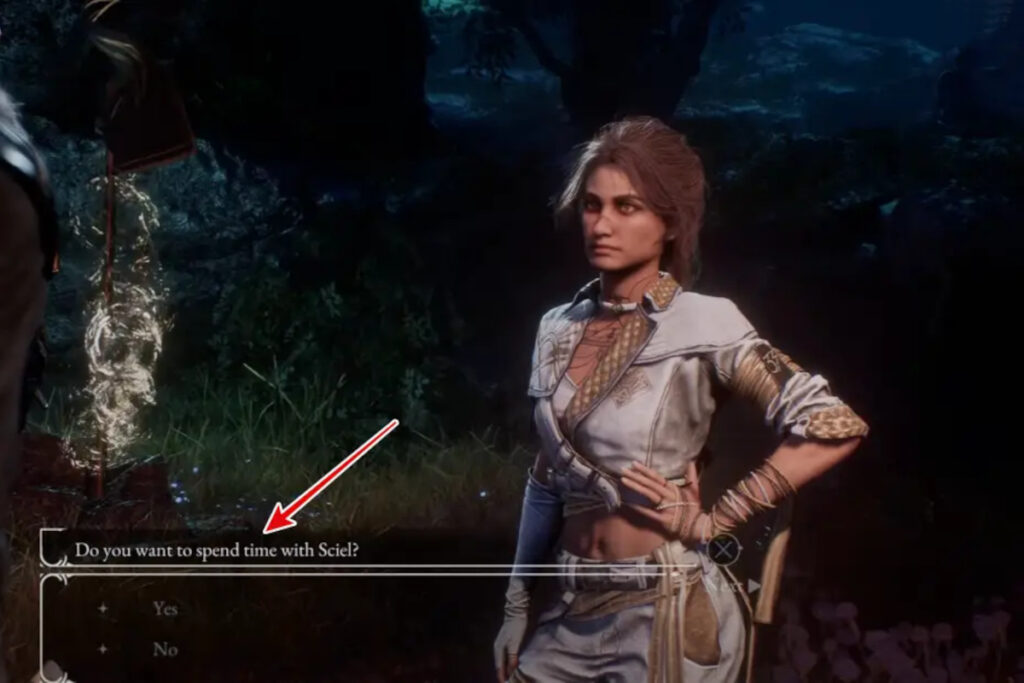Select No to decline spending time
The width and height of the screenshot is (1024, 683).
click(165, 650)
